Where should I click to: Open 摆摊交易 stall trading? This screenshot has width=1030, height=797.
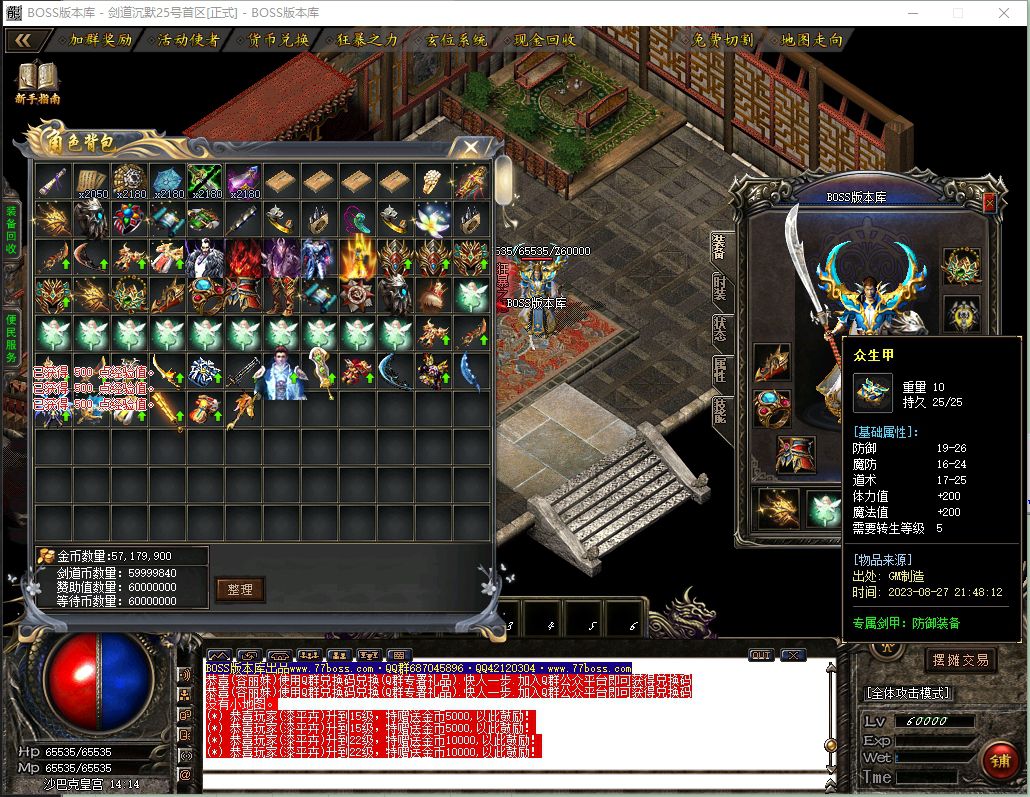coord(959,660)
